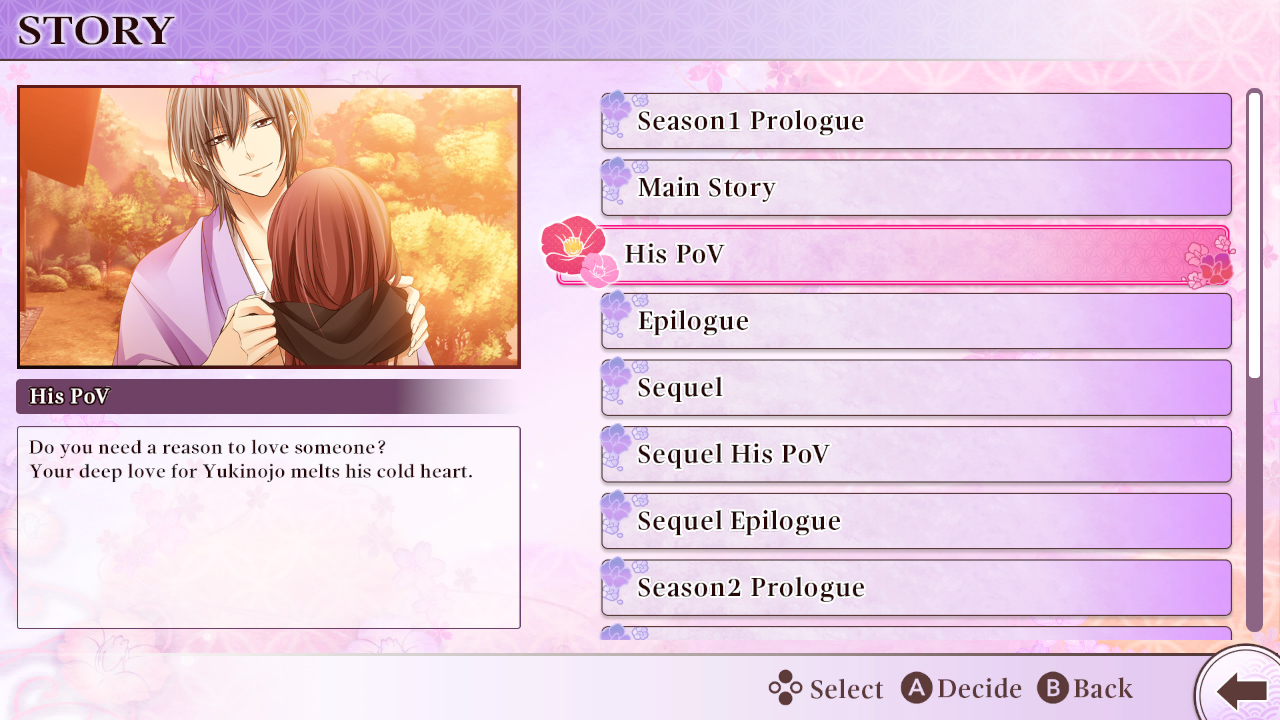
Task: Click the His PoV preview illustration
Action: pyautogui.click(x=268, y=227)
